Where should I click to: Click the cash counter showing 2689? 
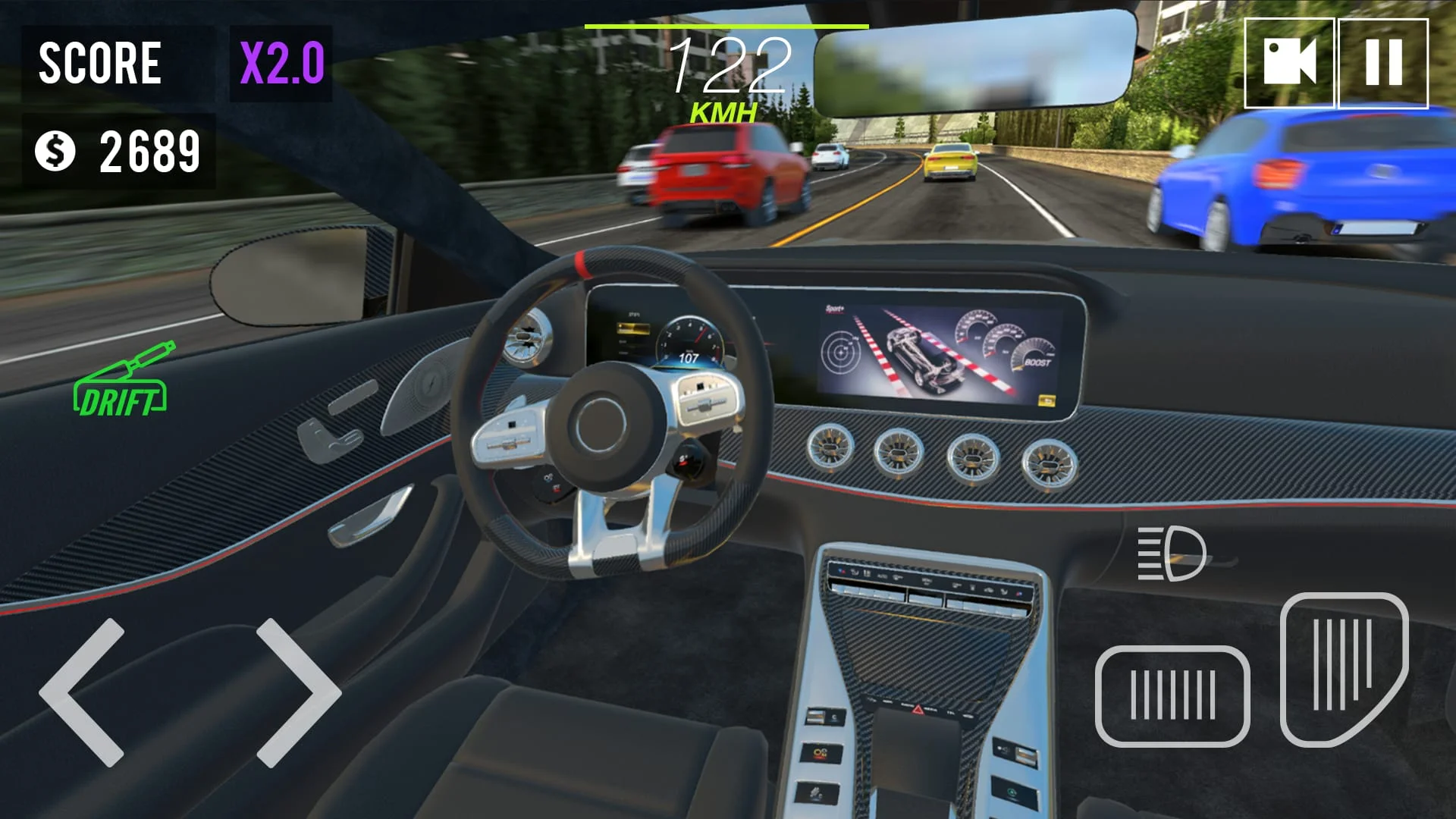pos(149,152)
